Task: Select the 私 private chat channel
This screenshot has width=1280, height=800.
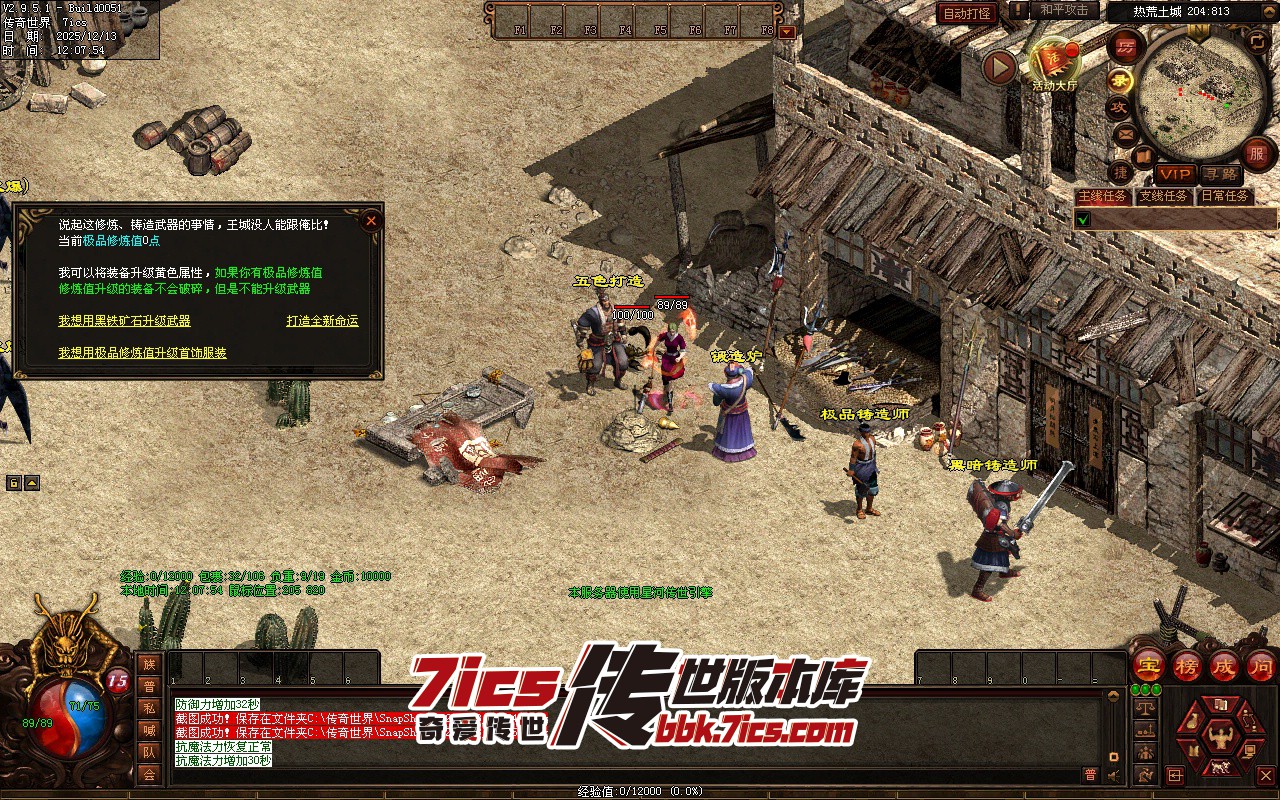Action: coord(149,708)
